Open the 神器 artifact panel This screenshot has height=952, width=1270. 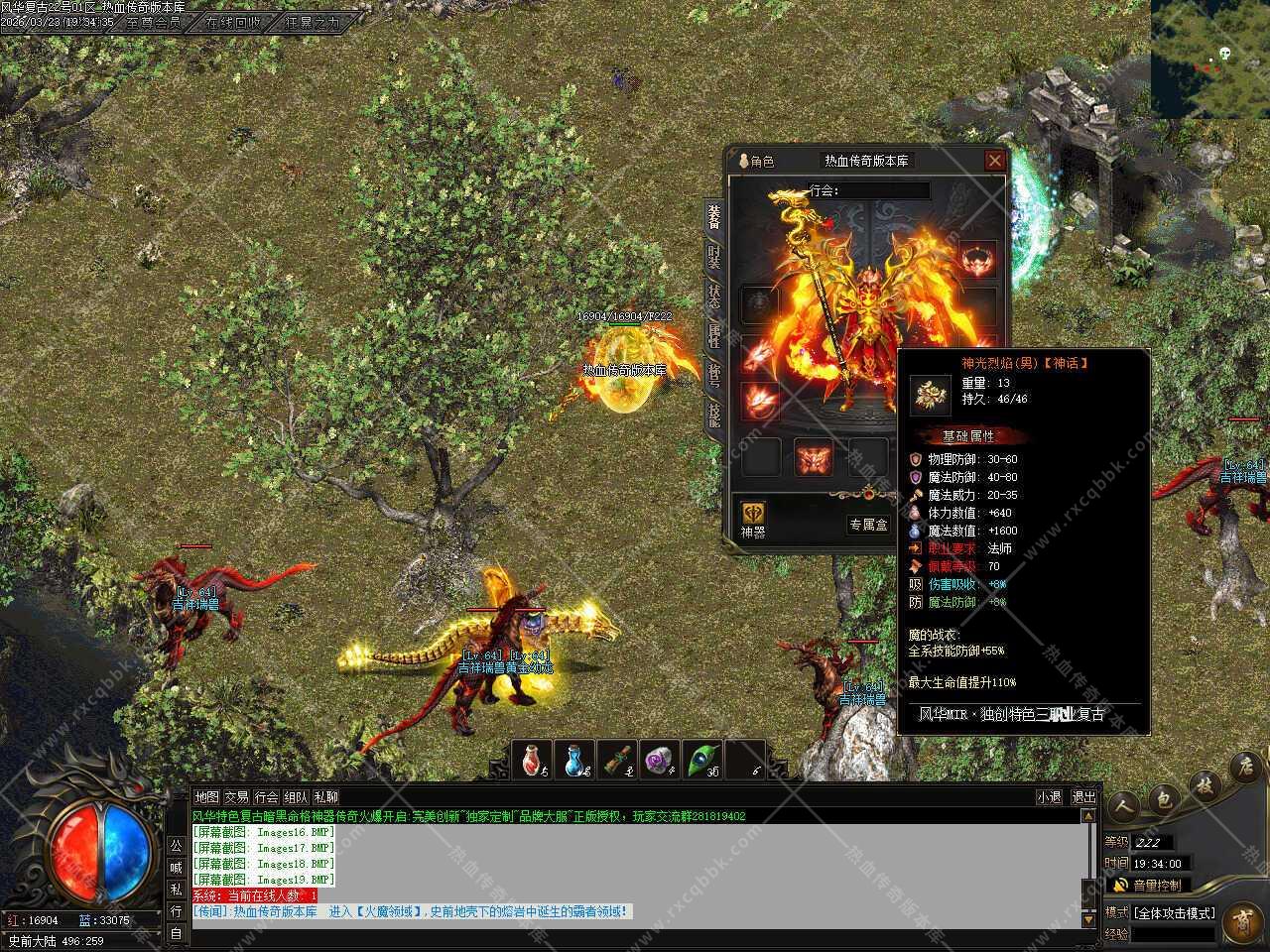(x=753, y=519)
